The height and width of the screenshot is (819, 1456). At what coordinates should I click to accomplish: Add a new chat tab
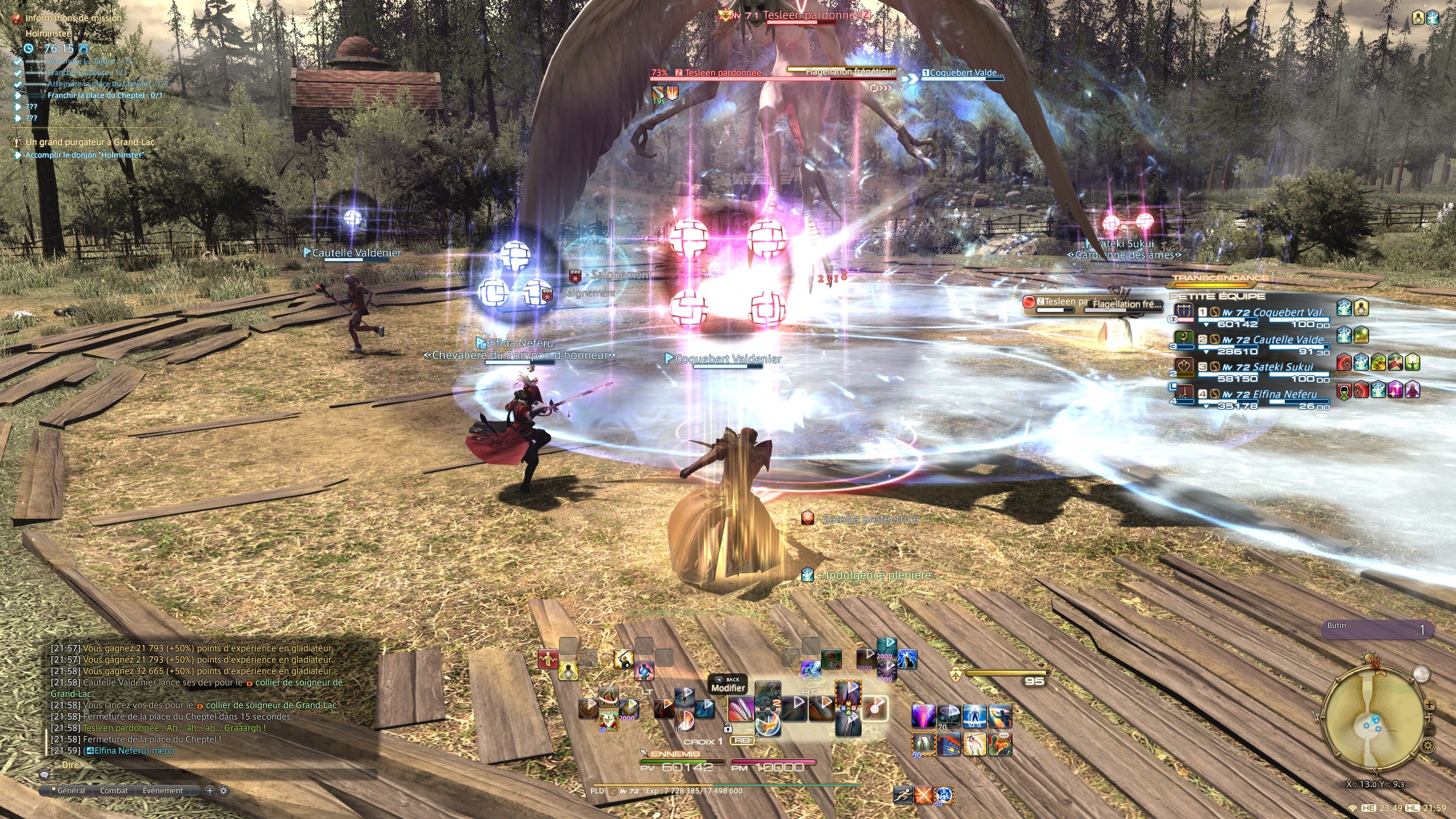(x=209, y=791)
